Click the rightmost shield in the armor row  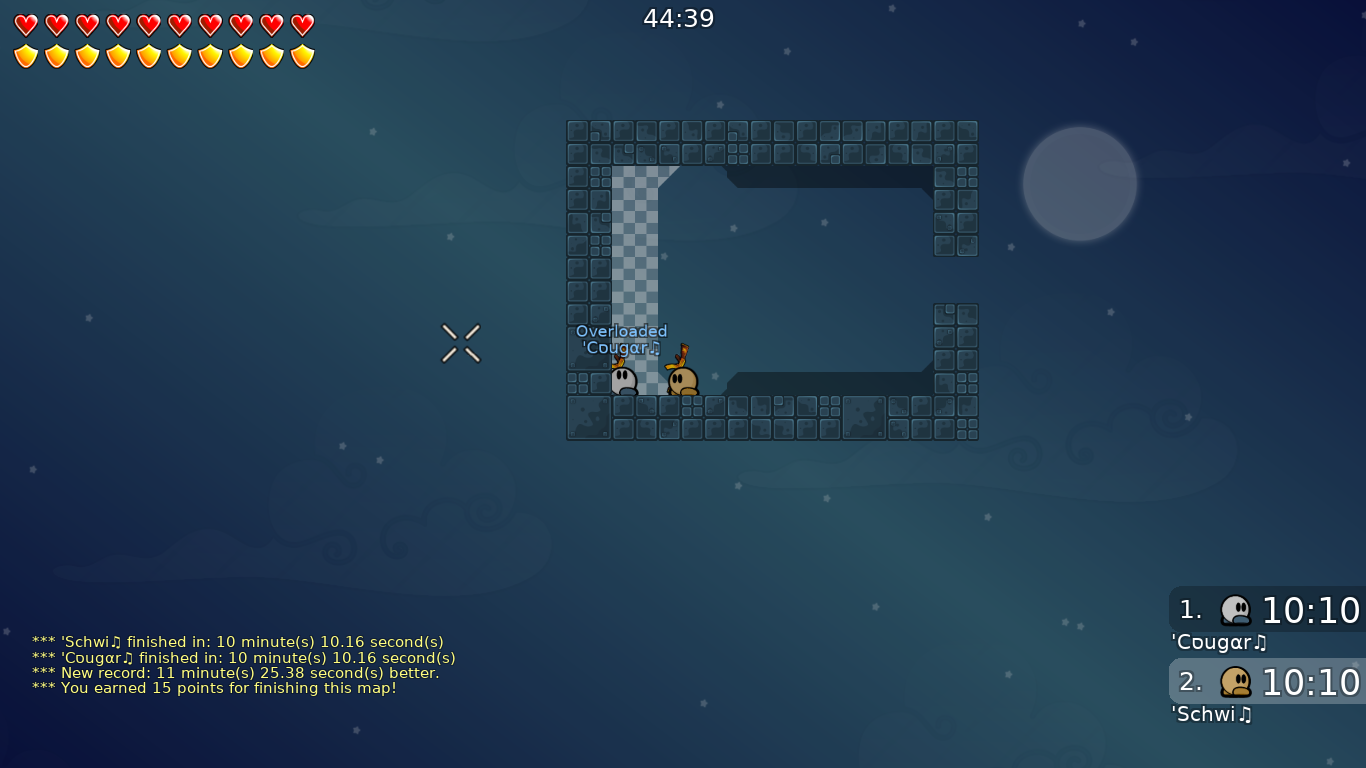[x=301, y=55]
